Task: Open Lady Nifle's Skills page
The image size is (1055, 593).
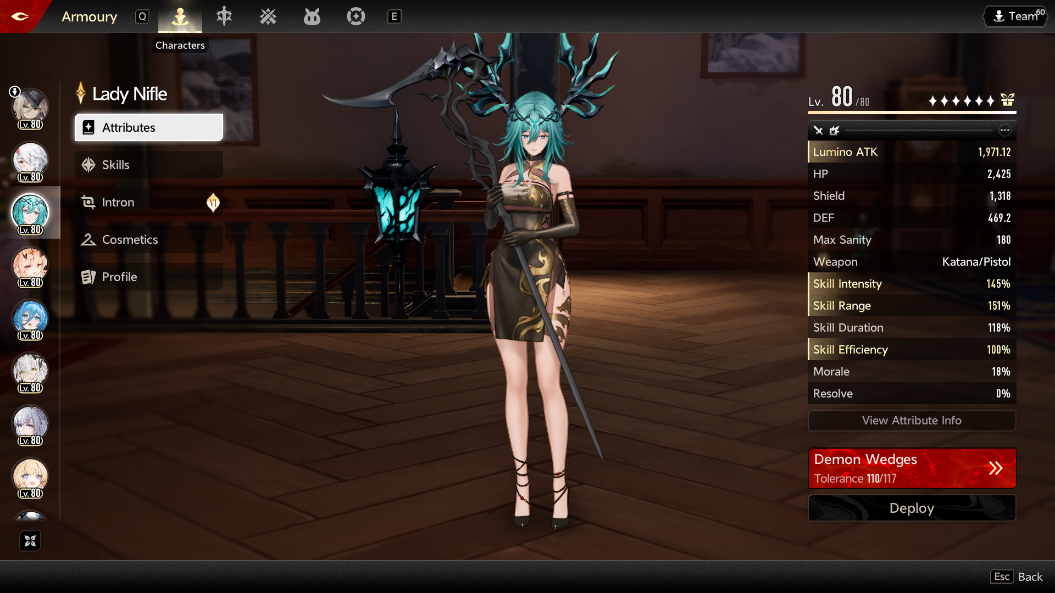Action: pyautogui.click(x=148, y=165)
